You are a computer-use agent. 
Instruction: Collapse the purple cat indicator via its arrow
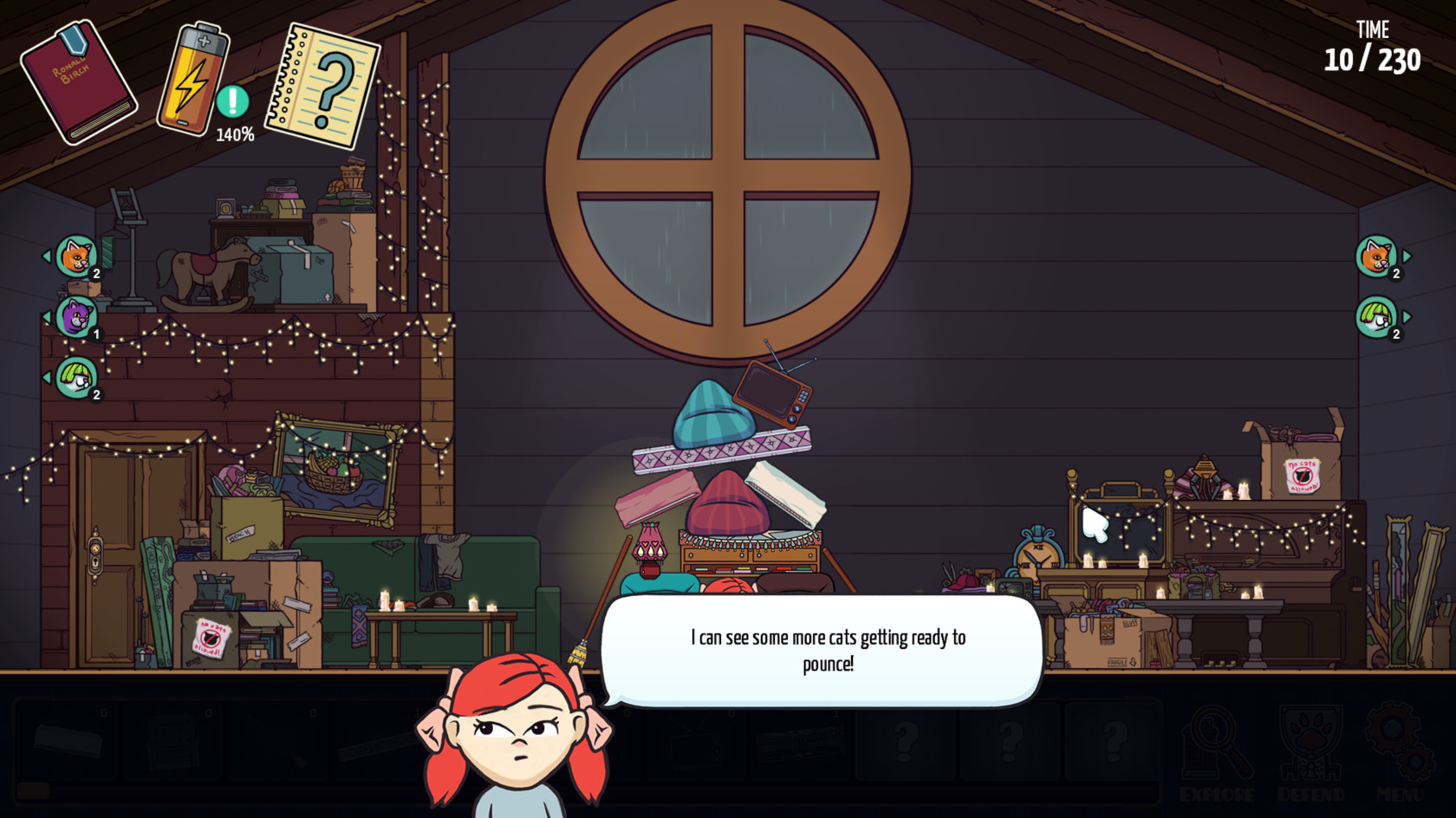49,316
